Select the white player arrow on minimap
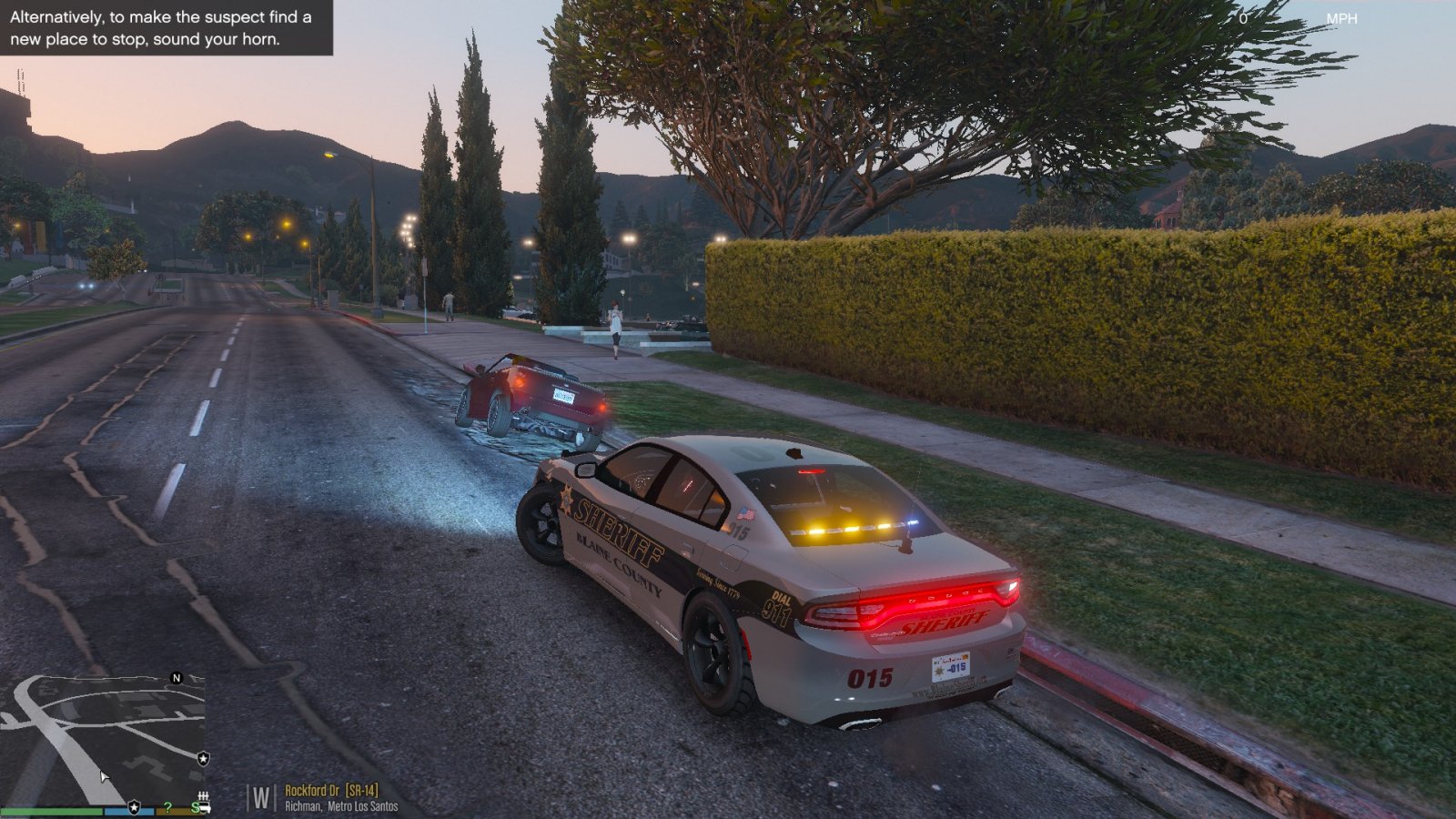Image resolution: width=1456 pixels, height=819 pixels. click(105, 777)
